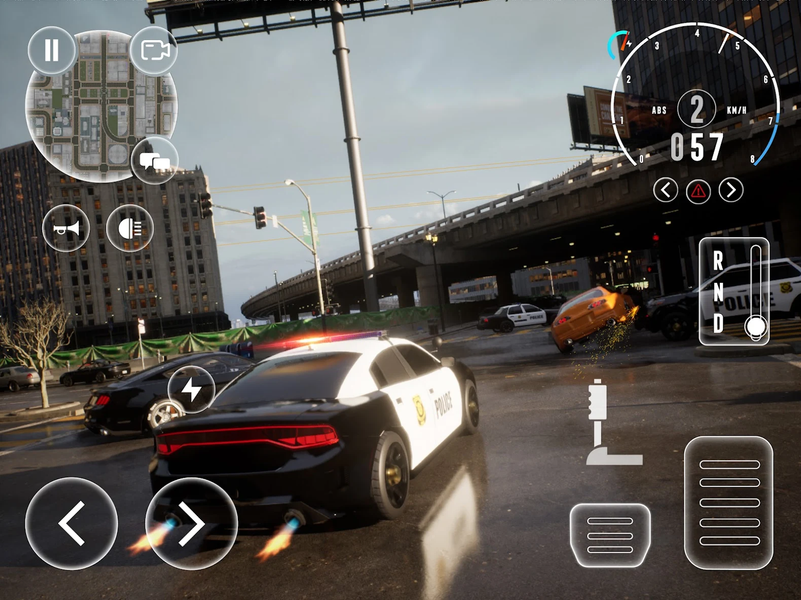Viewport: 801px width, 600px height.
Task: Toggle the hazard warning lights
Action: [698, 189]
